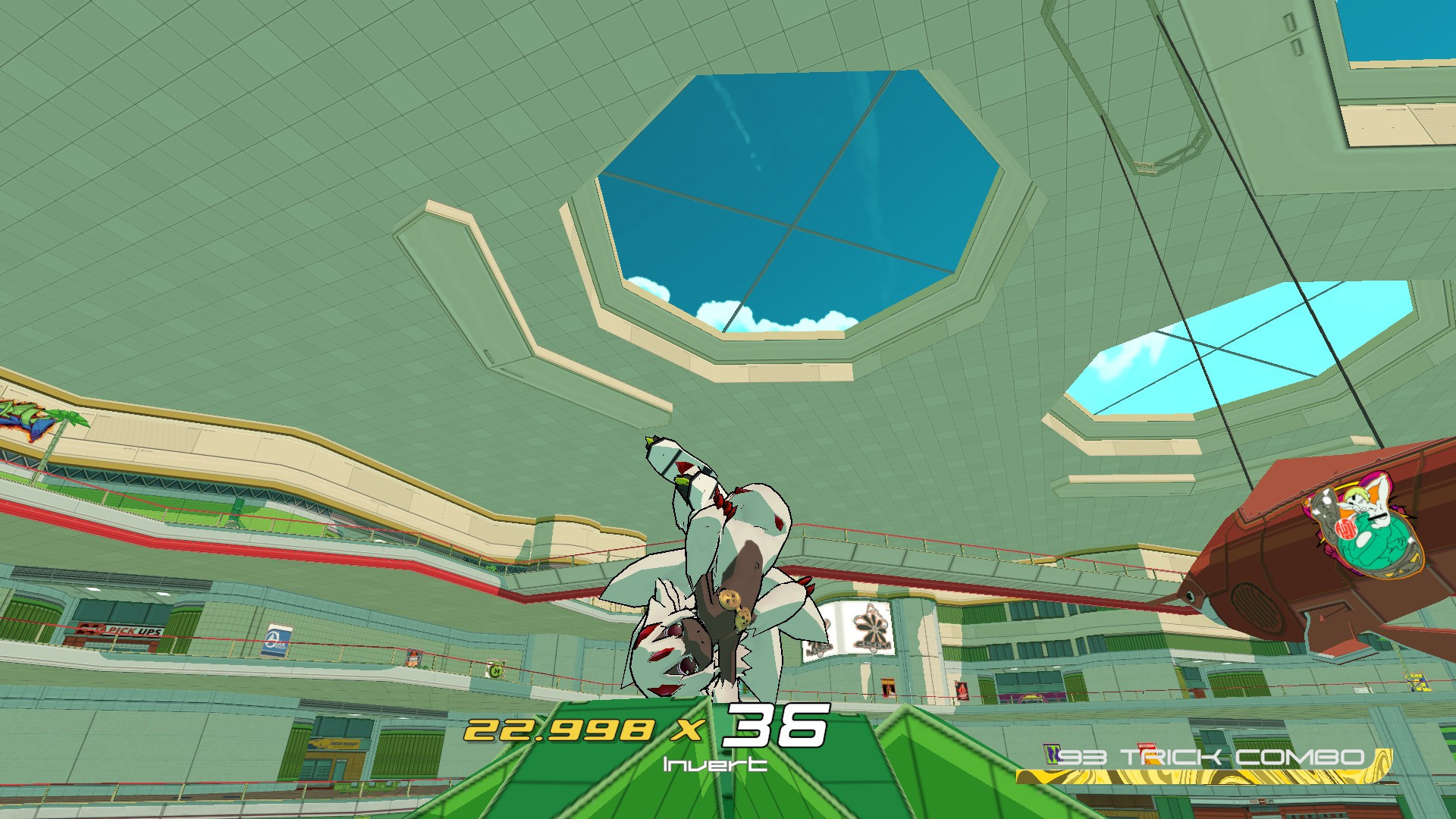Select the blue circular logo sign on the walkway
Viewport: 1456px width, 819px height.
pos(277,642)
